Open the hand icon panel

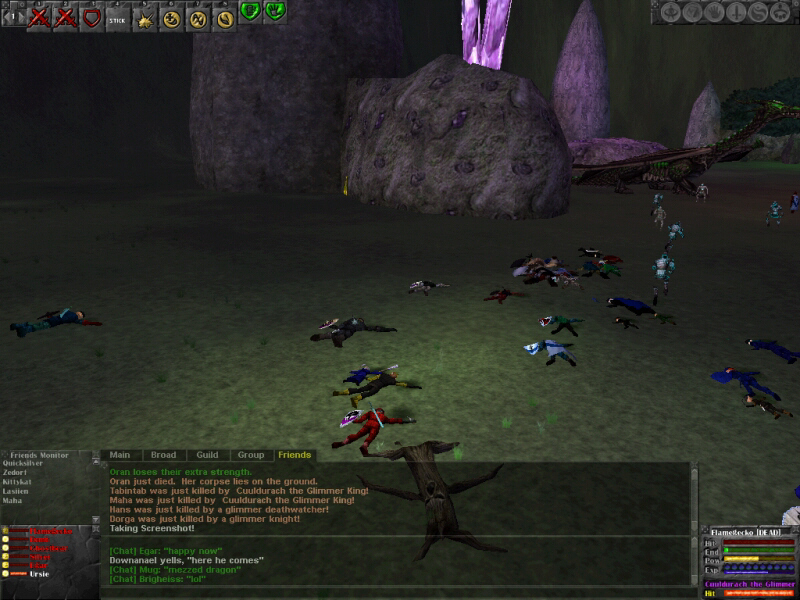coord(712,12)
